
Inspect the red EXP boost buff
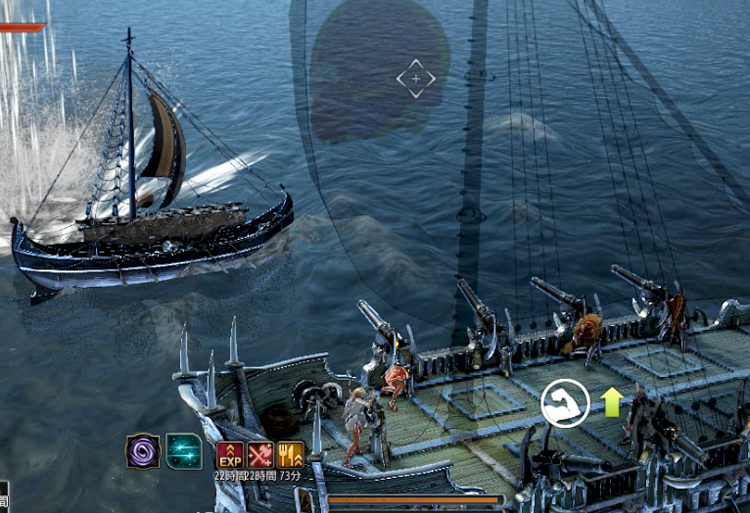(230, 455)
